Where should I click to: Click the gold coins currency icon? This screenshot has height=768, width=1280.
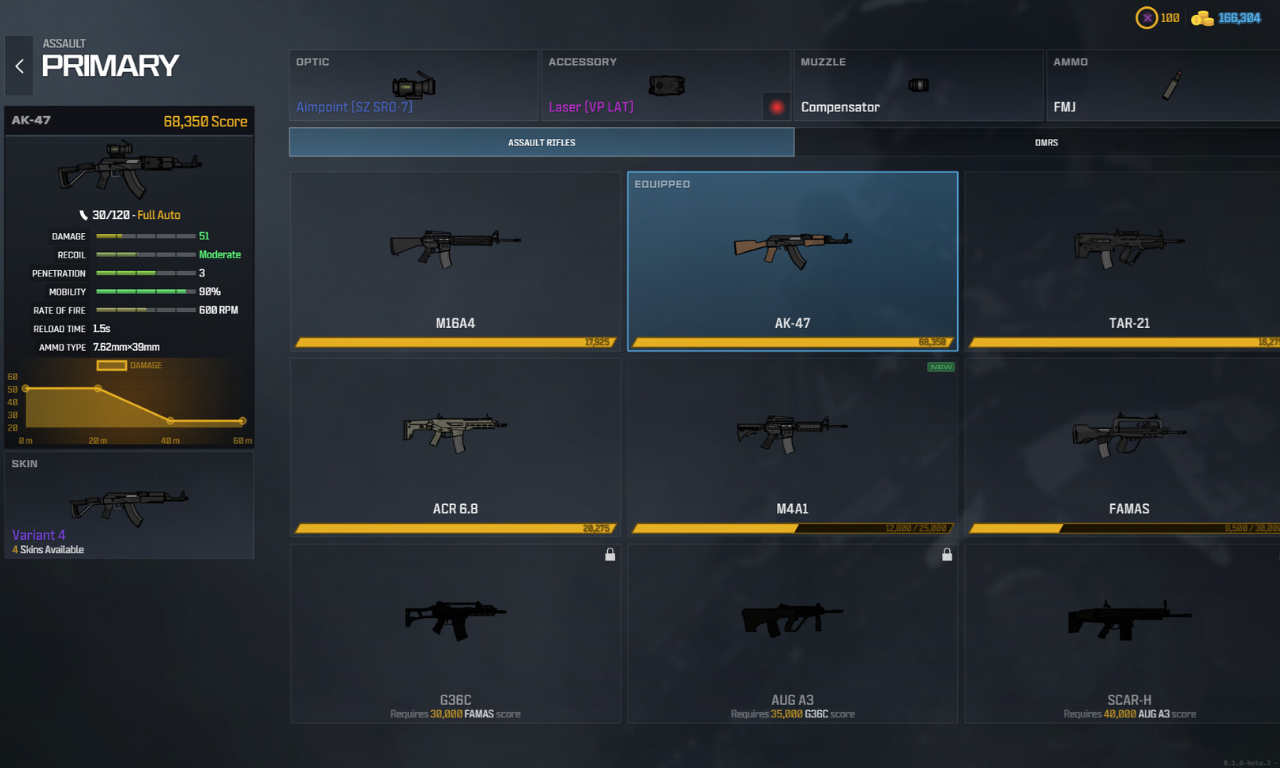tap(1202, 18)
